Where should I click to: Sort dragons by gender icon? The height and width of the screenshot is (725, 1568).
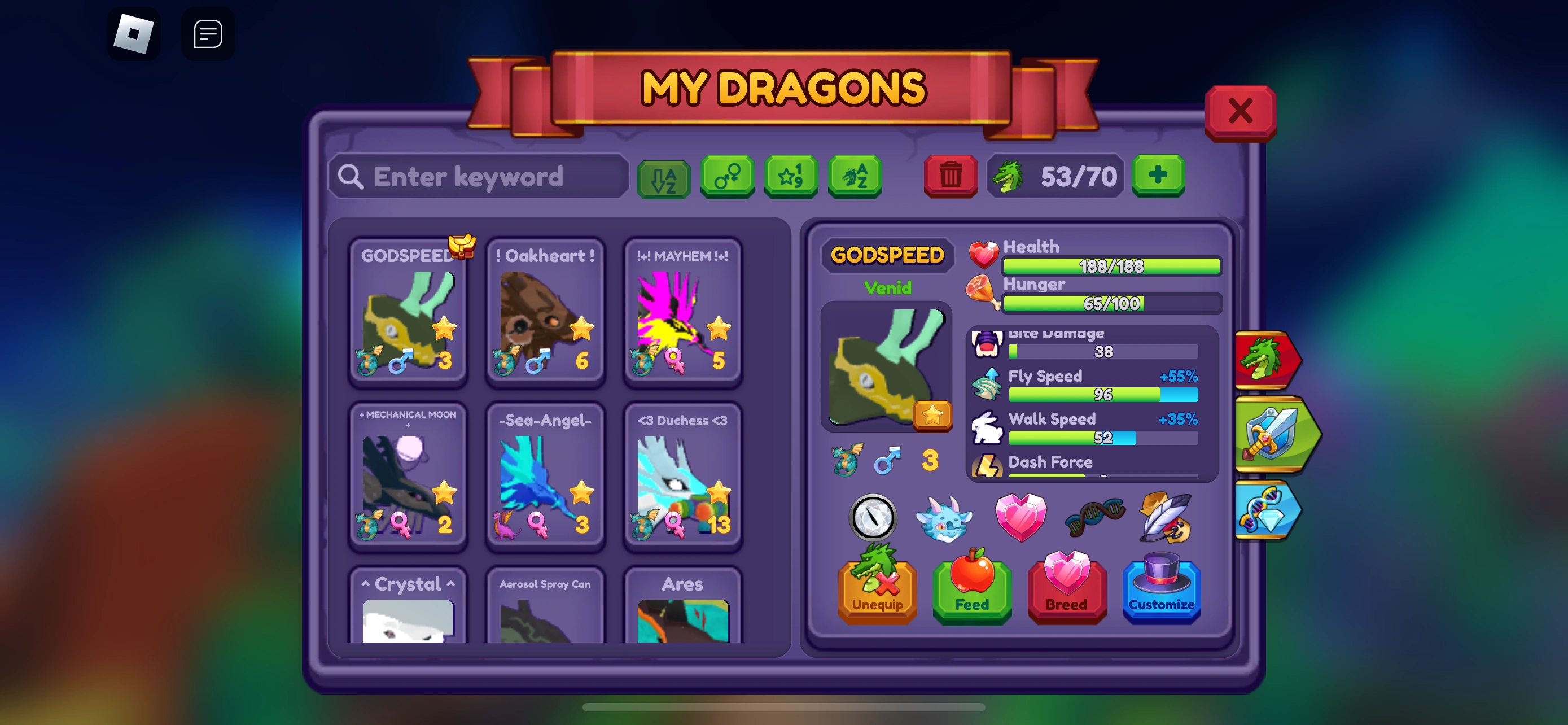coord(728,177)
